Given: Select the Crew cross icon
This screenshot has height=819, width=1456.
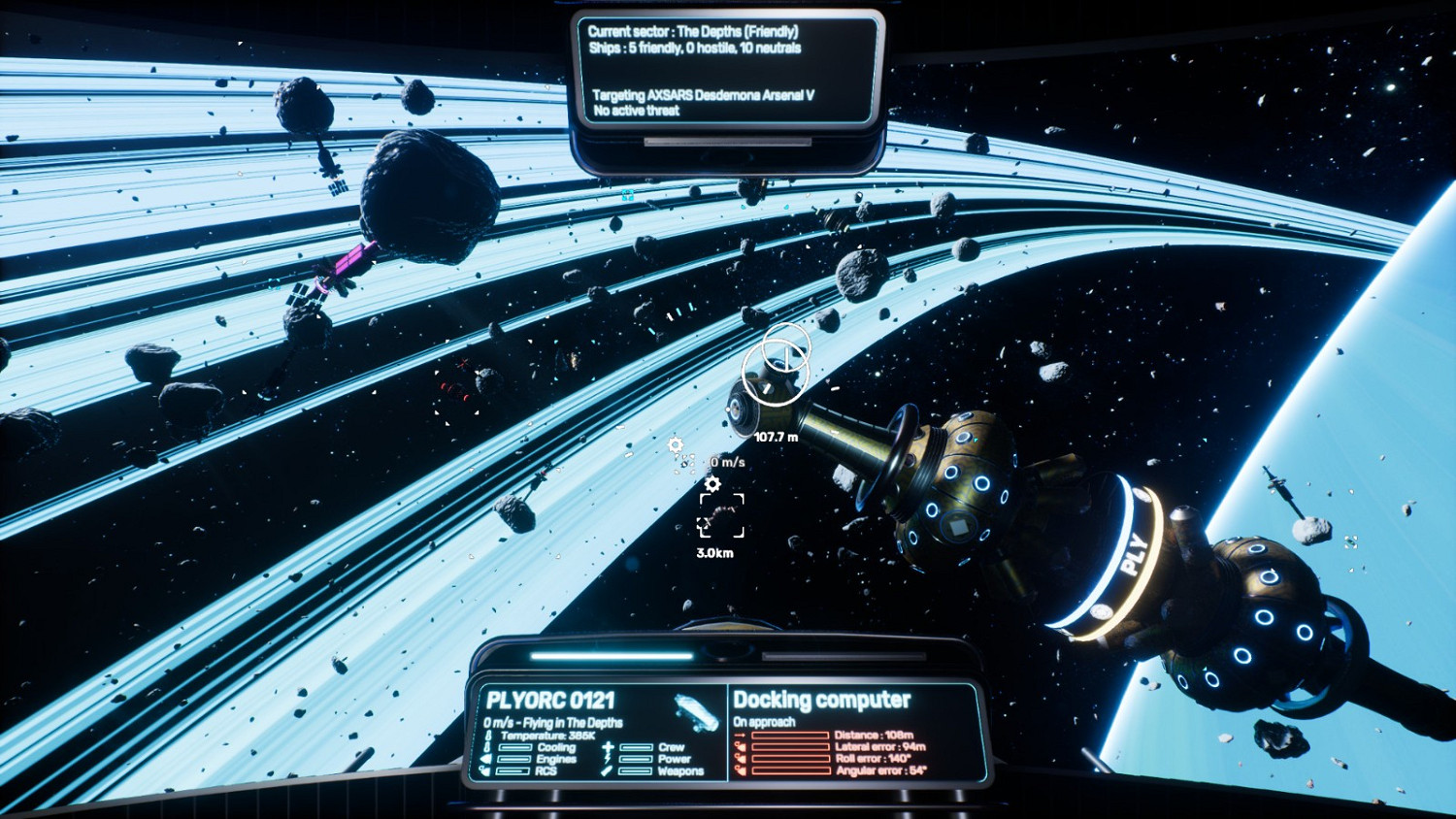Looking at the screenshot, I should (609, 747).
